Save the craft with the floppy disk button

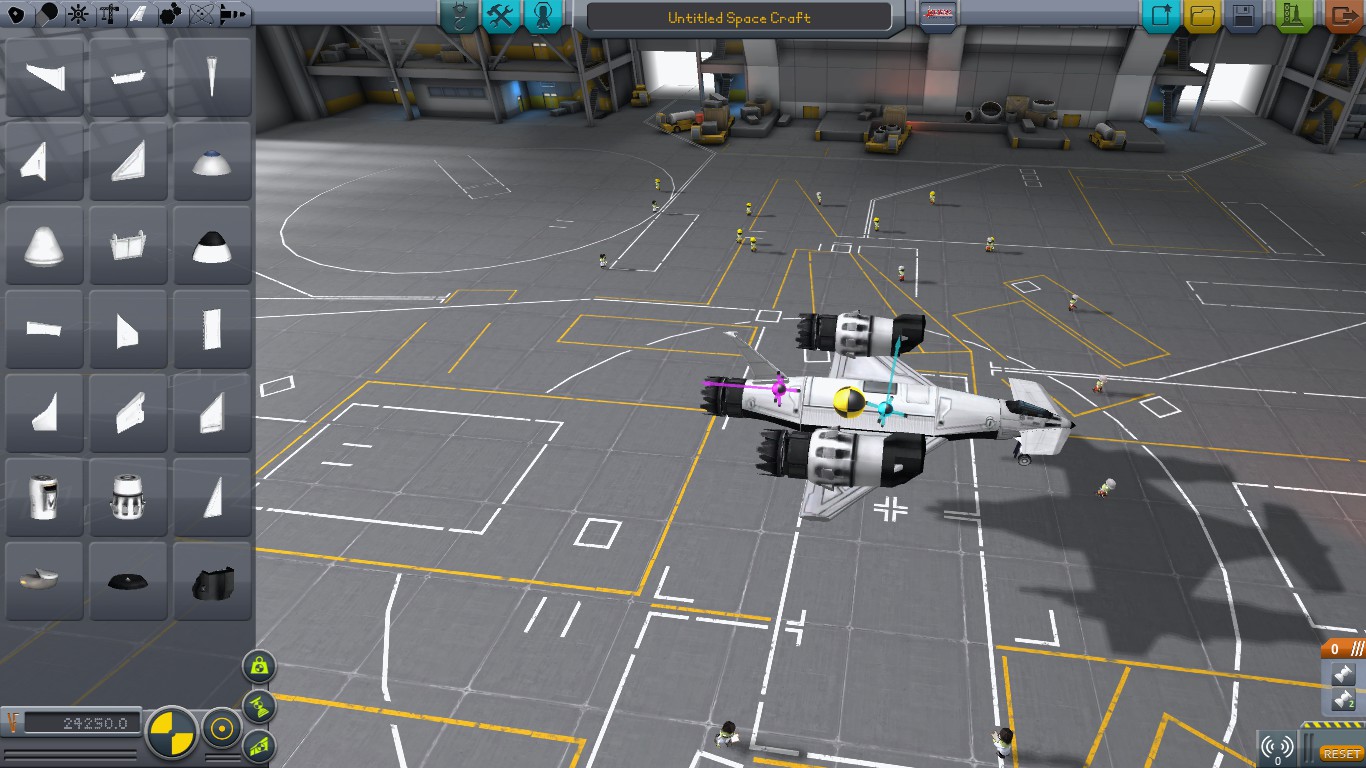pos(1244,16)
